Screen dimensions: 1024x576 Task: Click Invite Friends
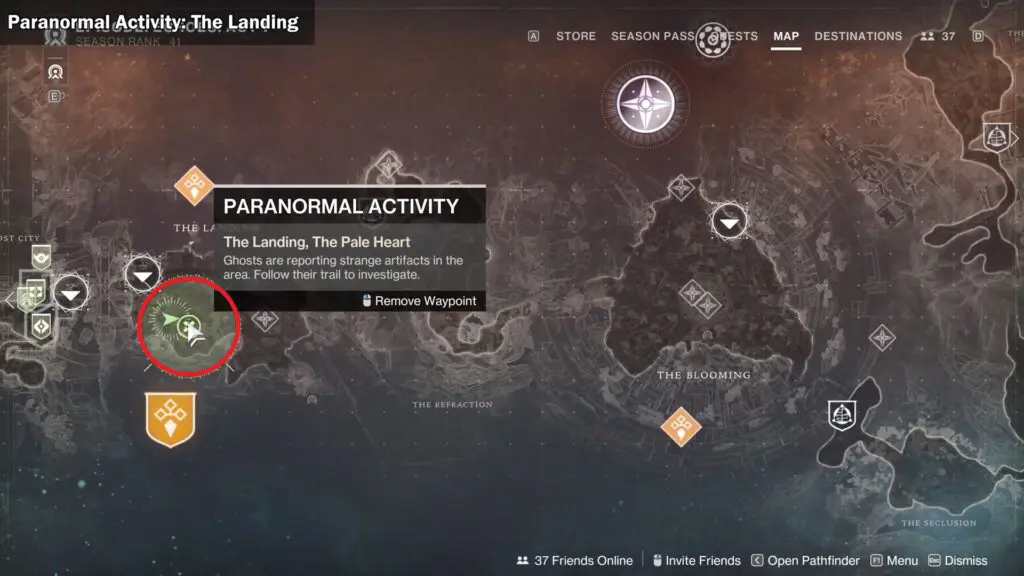(x=695, y=561)
